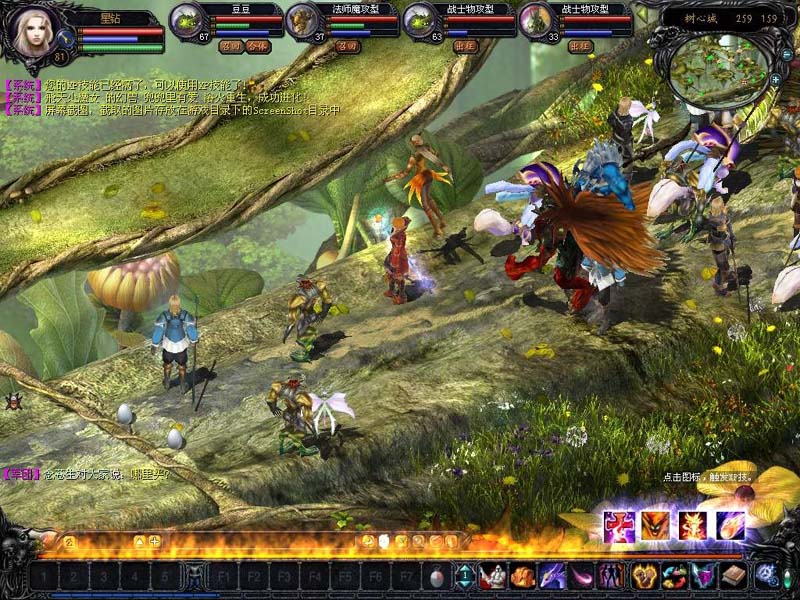Activate the orange demon face skill
Image resolution: width=800 pixels, height=600 pixels.
pyautogui.click(x=655, y=525)
